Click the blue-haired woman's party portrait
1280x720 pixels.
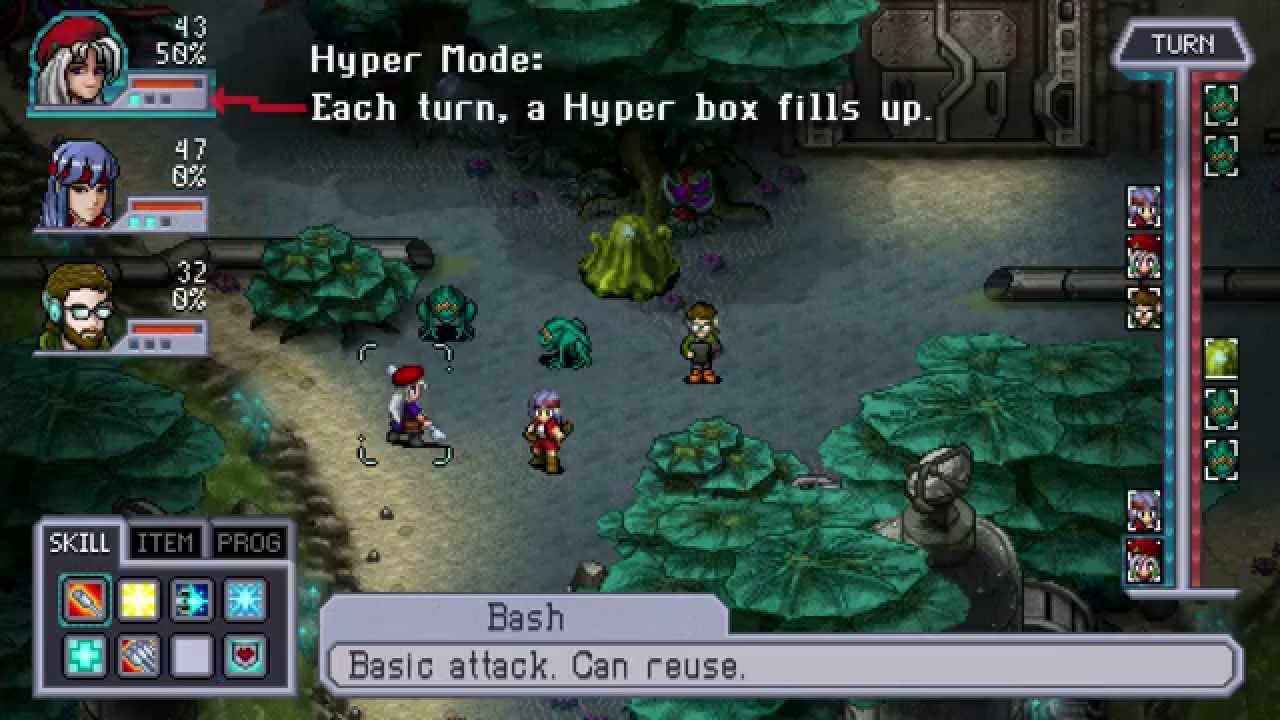pyautogui.click(x=80, y=184)
